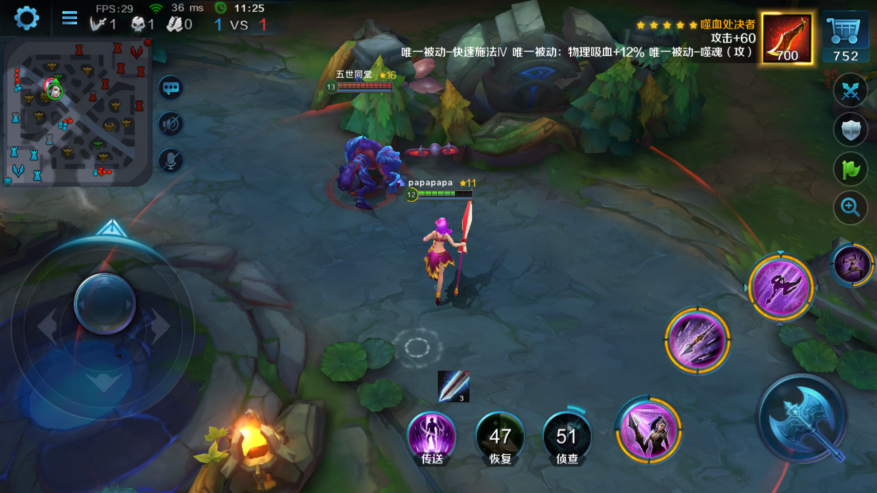This screenshot has height=493, width=877.
Task: Buy the recommended 700-gold item
Action: [x=787, y=38]
